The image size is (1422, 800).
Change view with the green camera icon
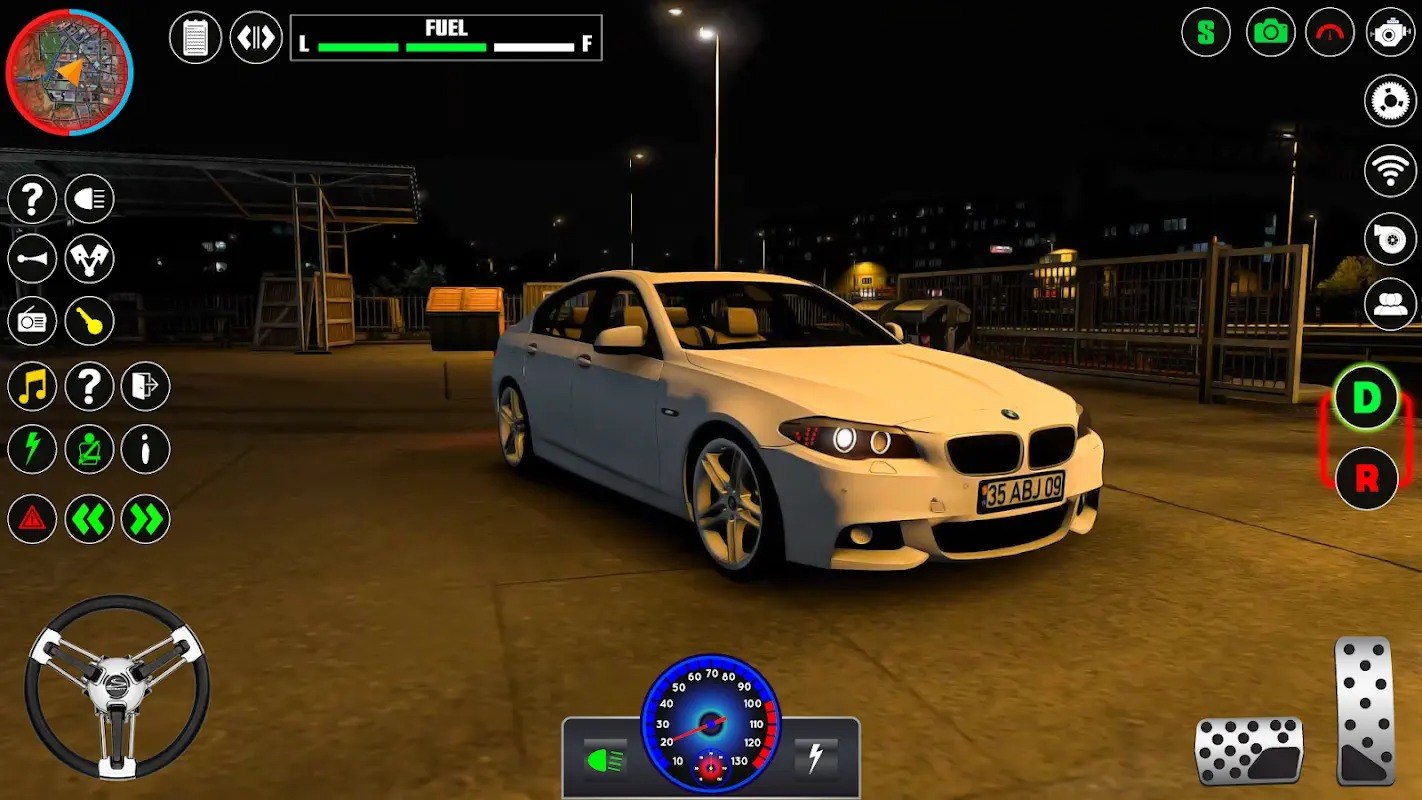coord(1271,32)
